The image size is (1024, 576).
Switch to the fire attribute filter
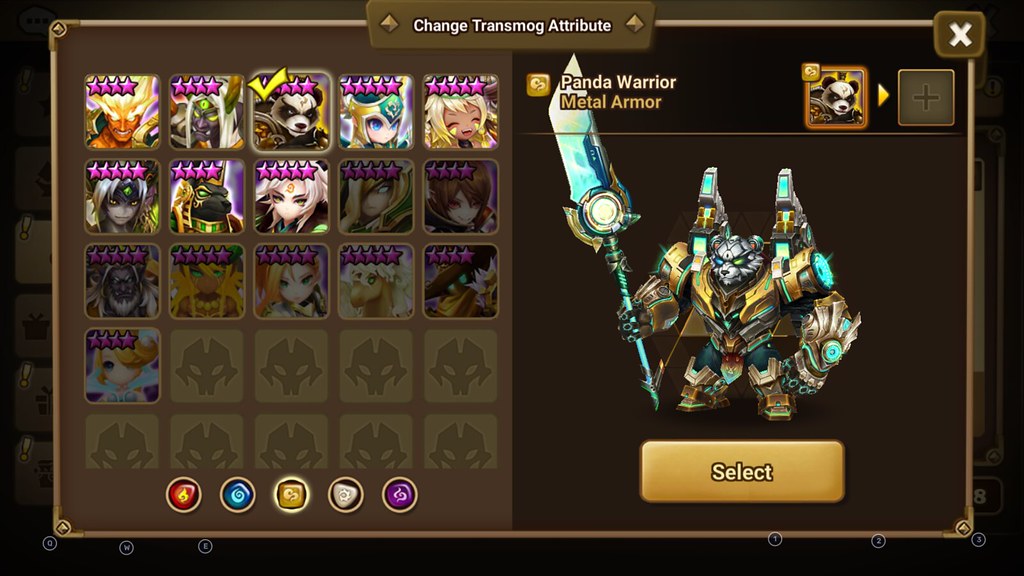184,494
